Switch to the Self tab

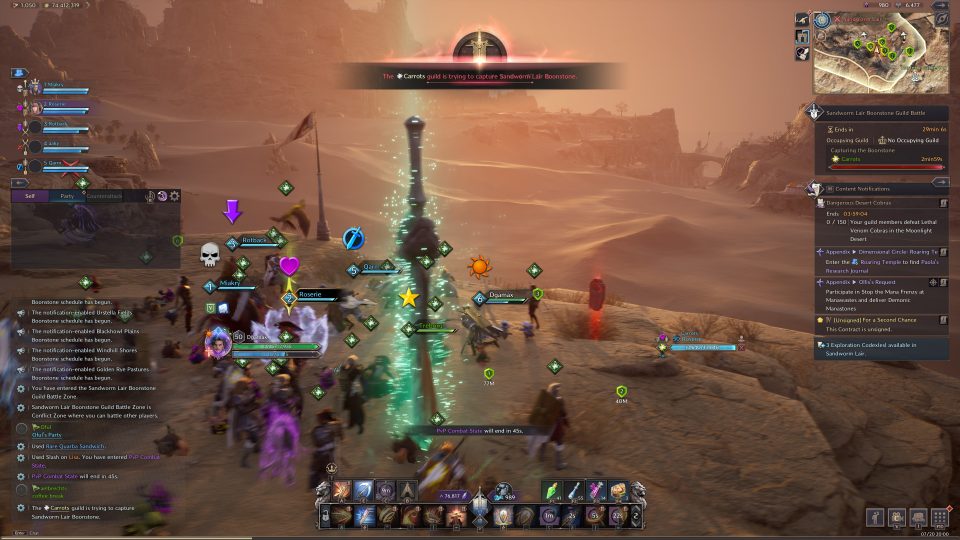pyautogui.click(x=30, y=196)
